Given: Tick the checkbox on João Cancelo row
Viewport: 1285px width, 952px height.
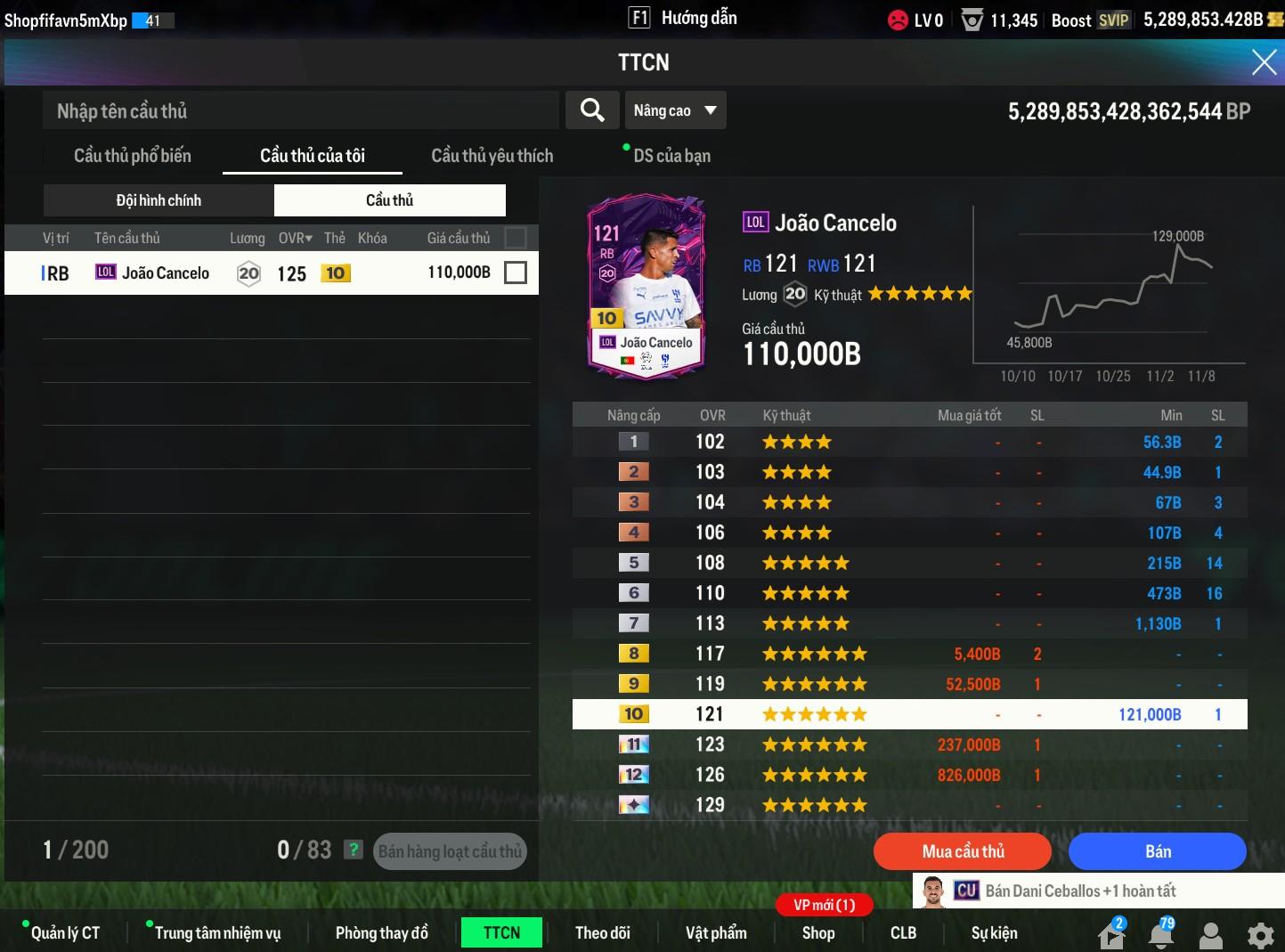Looking at the screenshot, I should click(x=515, y=273).
